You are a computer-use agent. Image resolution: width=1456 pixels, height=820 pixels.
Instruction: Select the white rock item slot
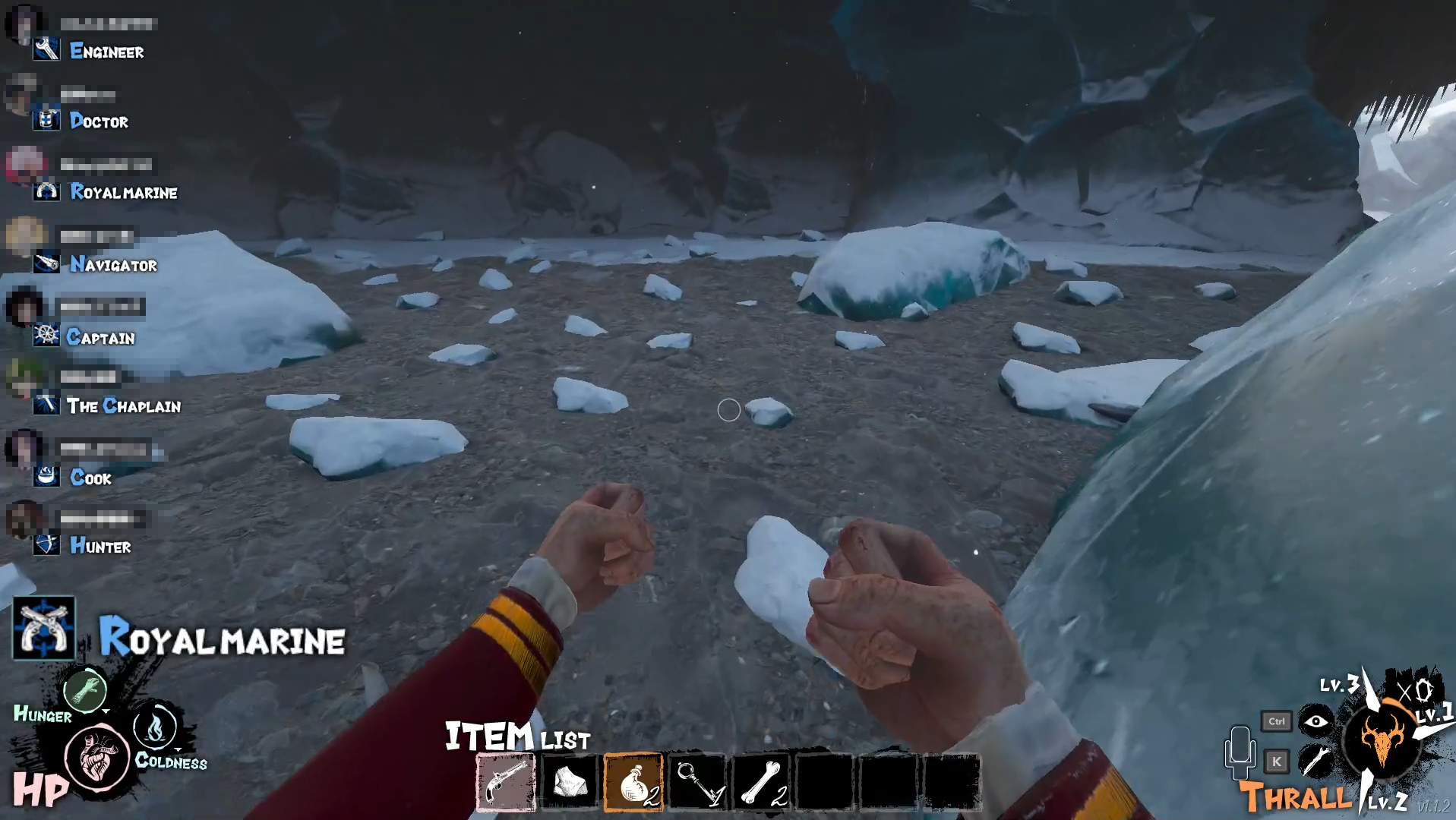[570, 783]
